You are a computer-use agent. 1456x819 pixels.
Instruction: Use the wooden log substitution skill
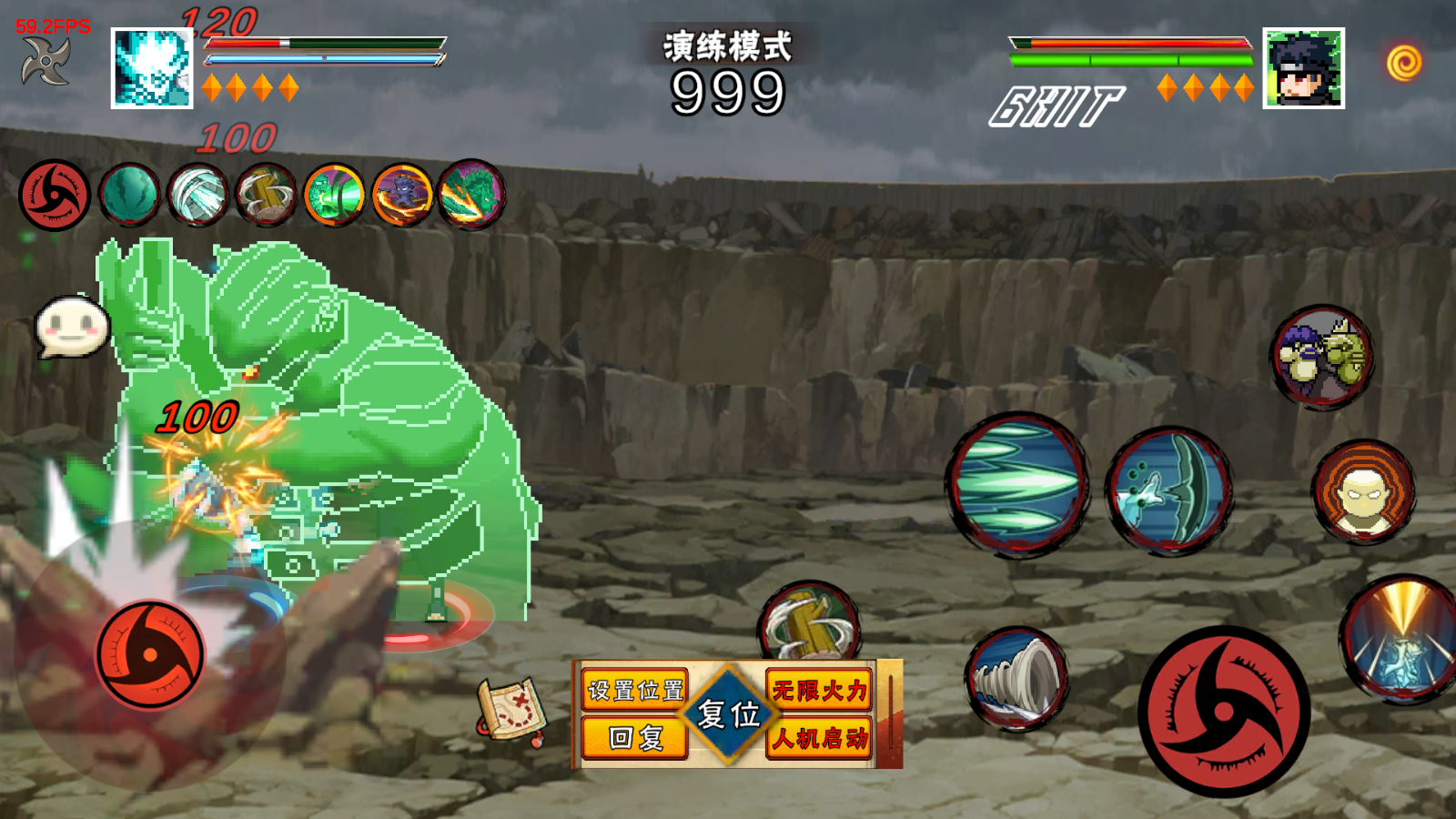coord(809,622)
